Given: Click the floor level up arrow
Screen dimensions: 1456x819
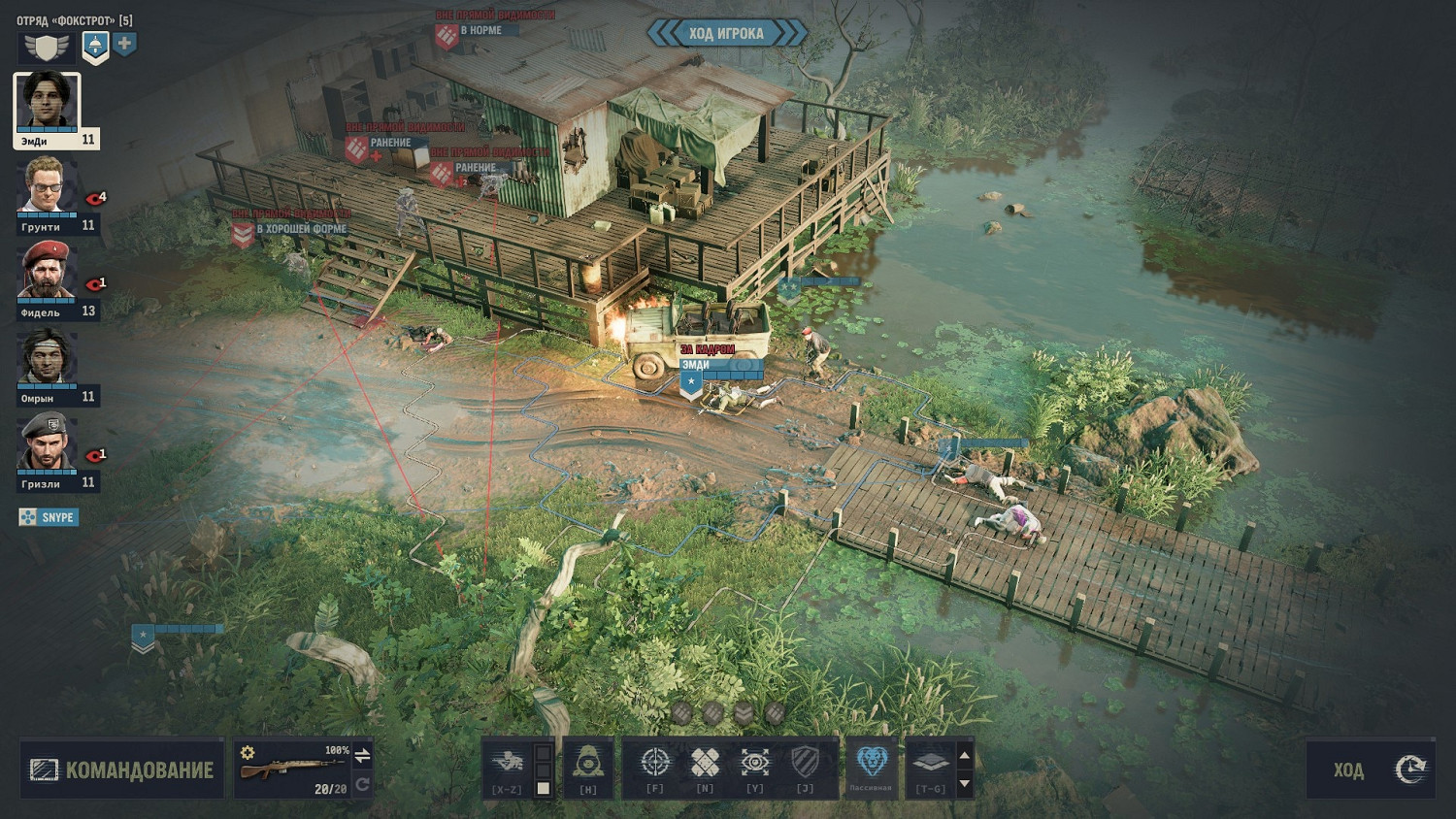Looking at the screenshot, I should tap(964, 755).
